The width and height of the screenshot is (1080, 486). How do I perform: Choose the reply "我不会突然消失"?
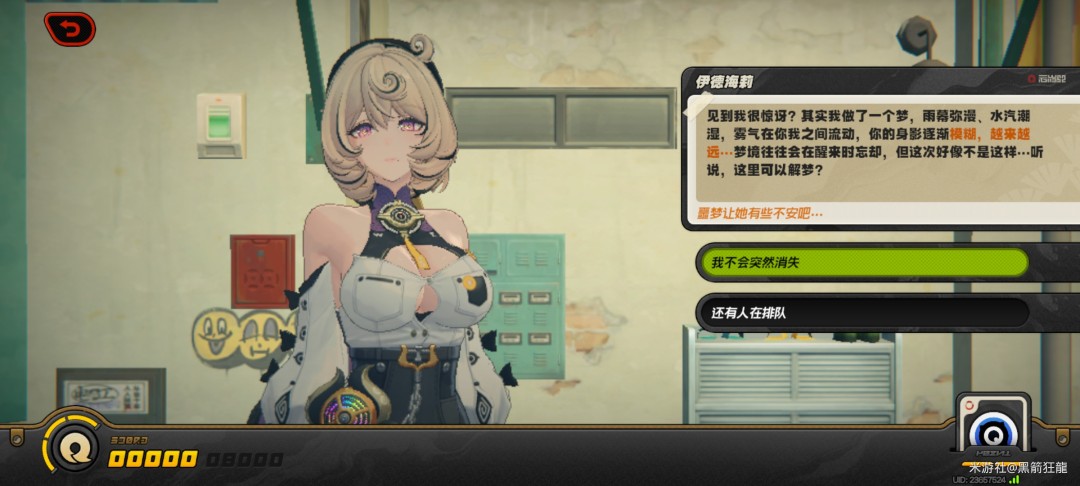coord(862,263)
